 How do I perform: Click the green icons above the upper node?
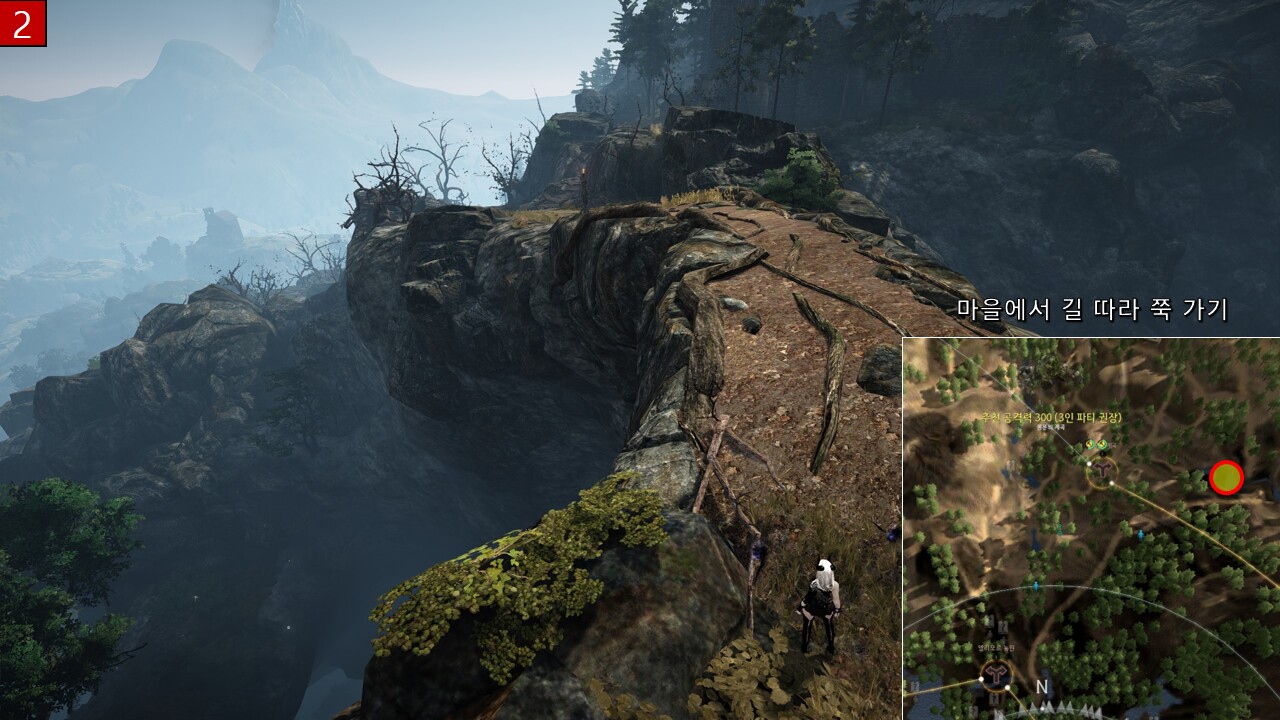[x=1096, y=445]
